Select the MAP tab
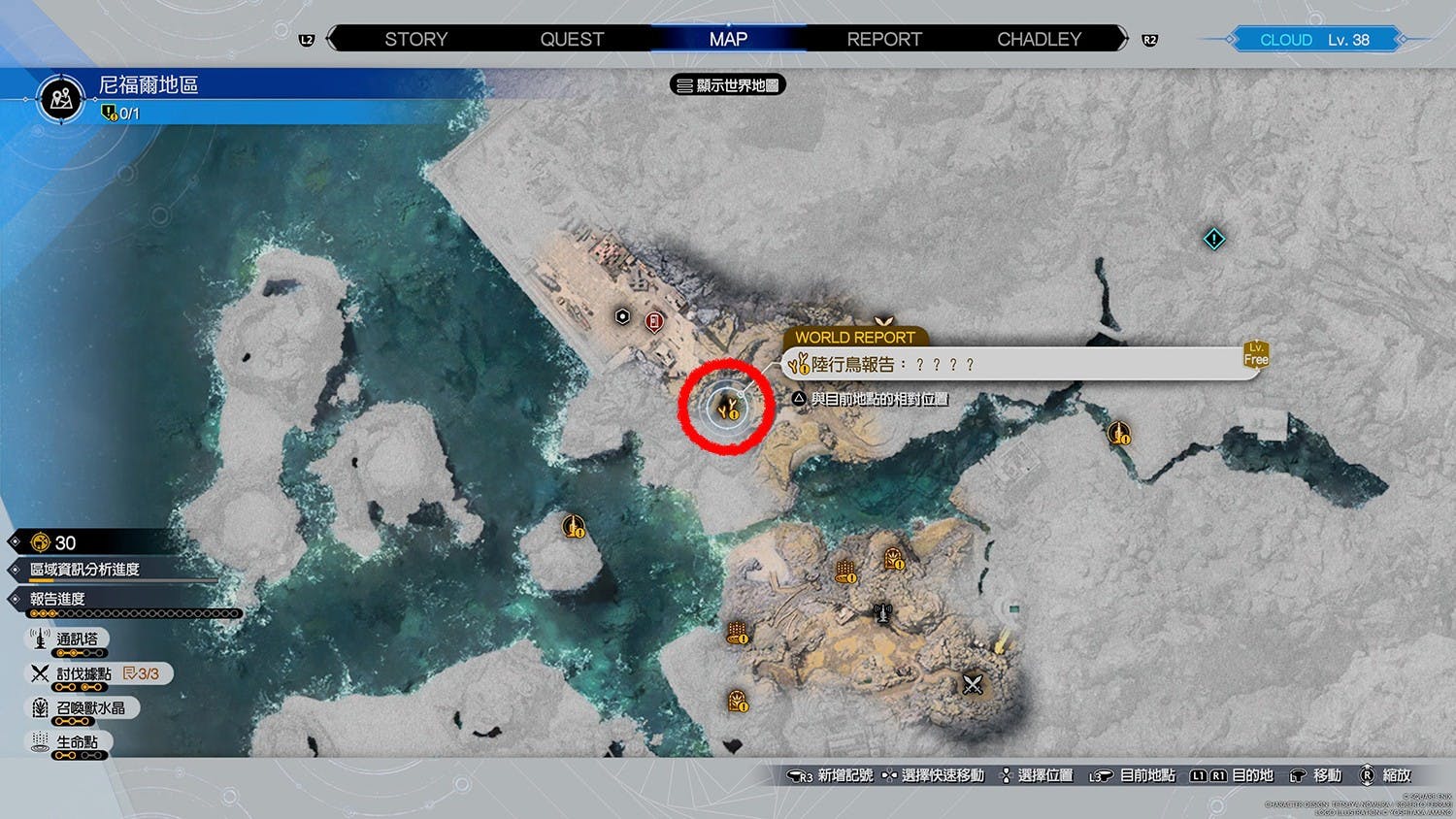The image size is (1456, 819). pyautogui.click(x=728, y=40)
